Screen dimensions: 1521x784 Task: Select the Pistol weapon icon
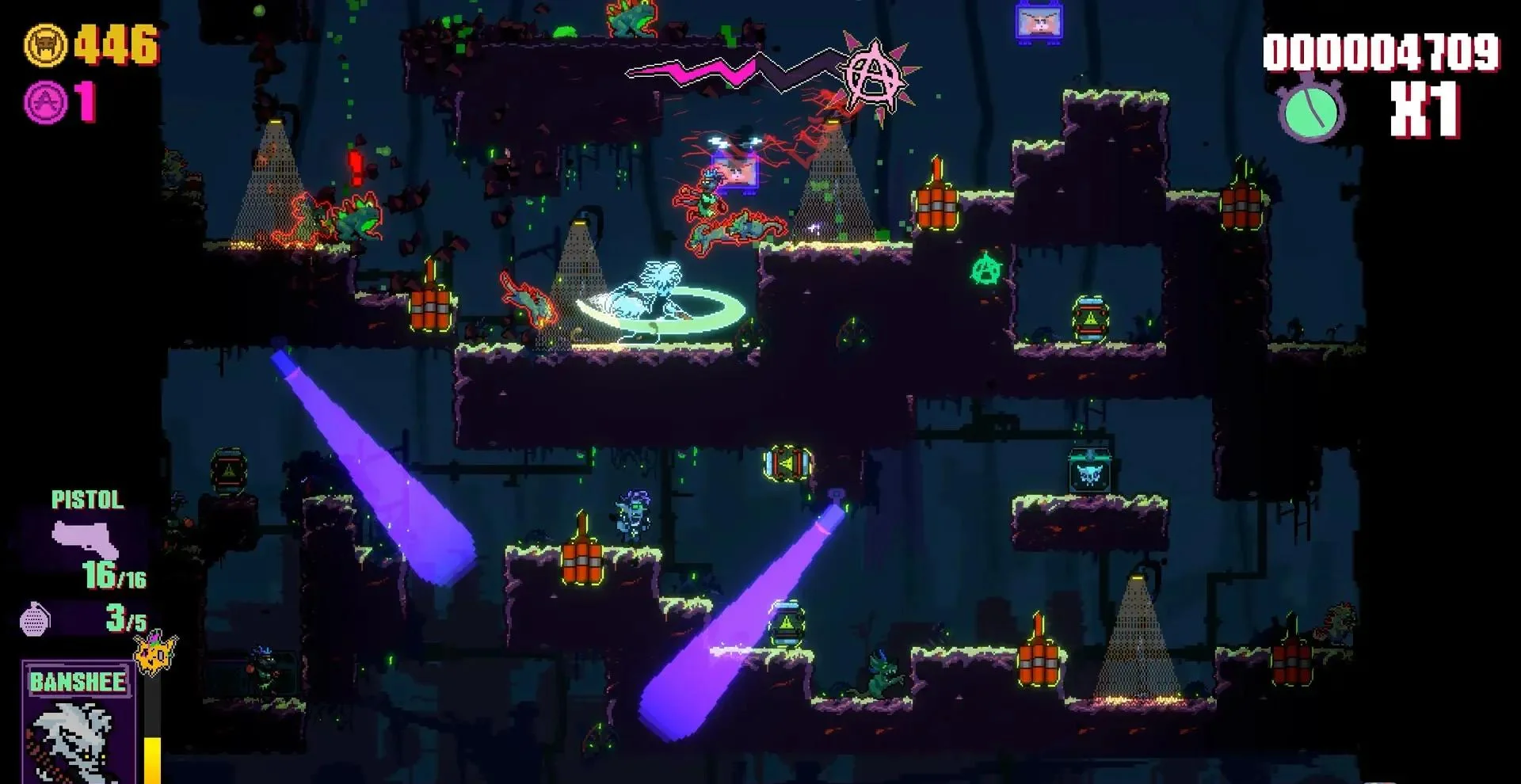click(85, 540)
